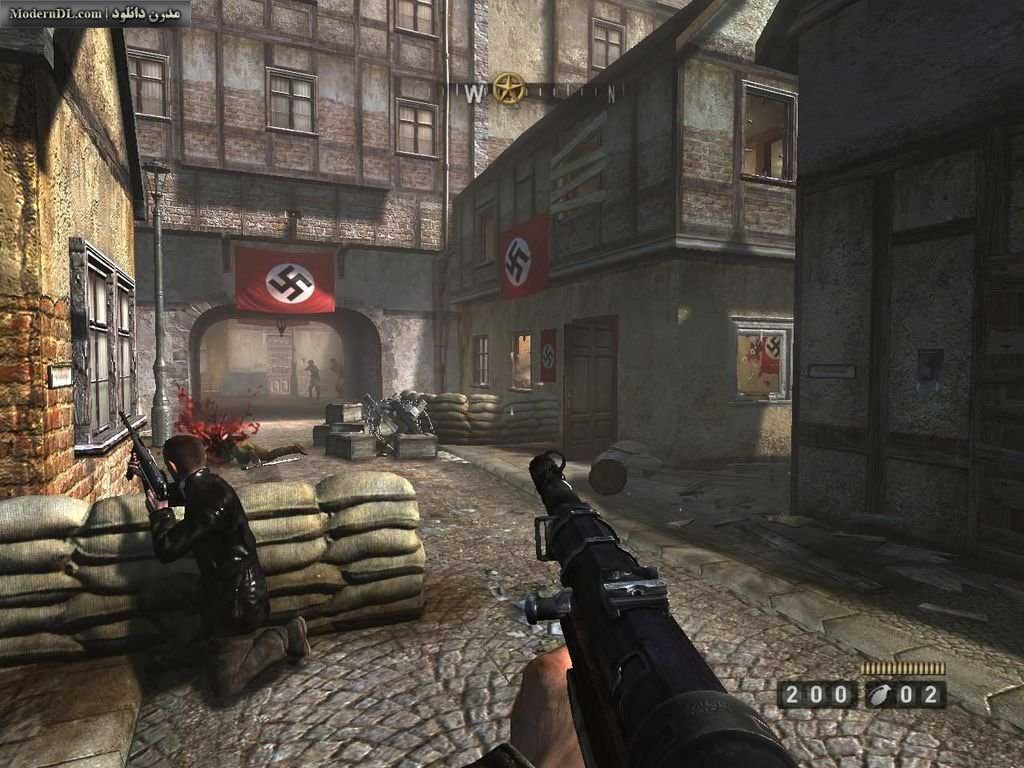Click the W heading letter on the compass

[x=474, y=92]
